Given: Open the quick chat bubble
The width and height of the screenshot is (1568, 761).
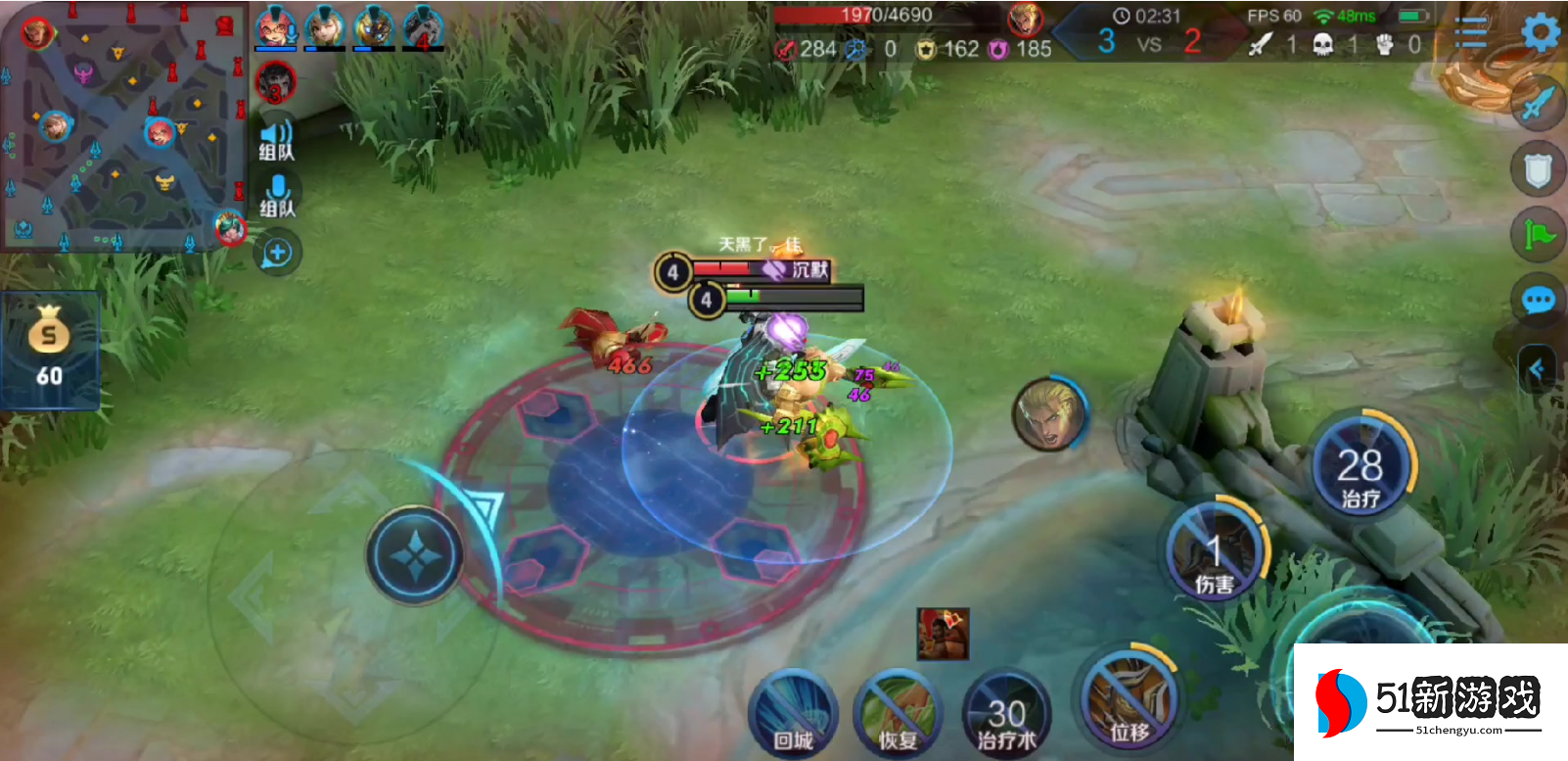Looking at the screenshot, I should 1538,300.
